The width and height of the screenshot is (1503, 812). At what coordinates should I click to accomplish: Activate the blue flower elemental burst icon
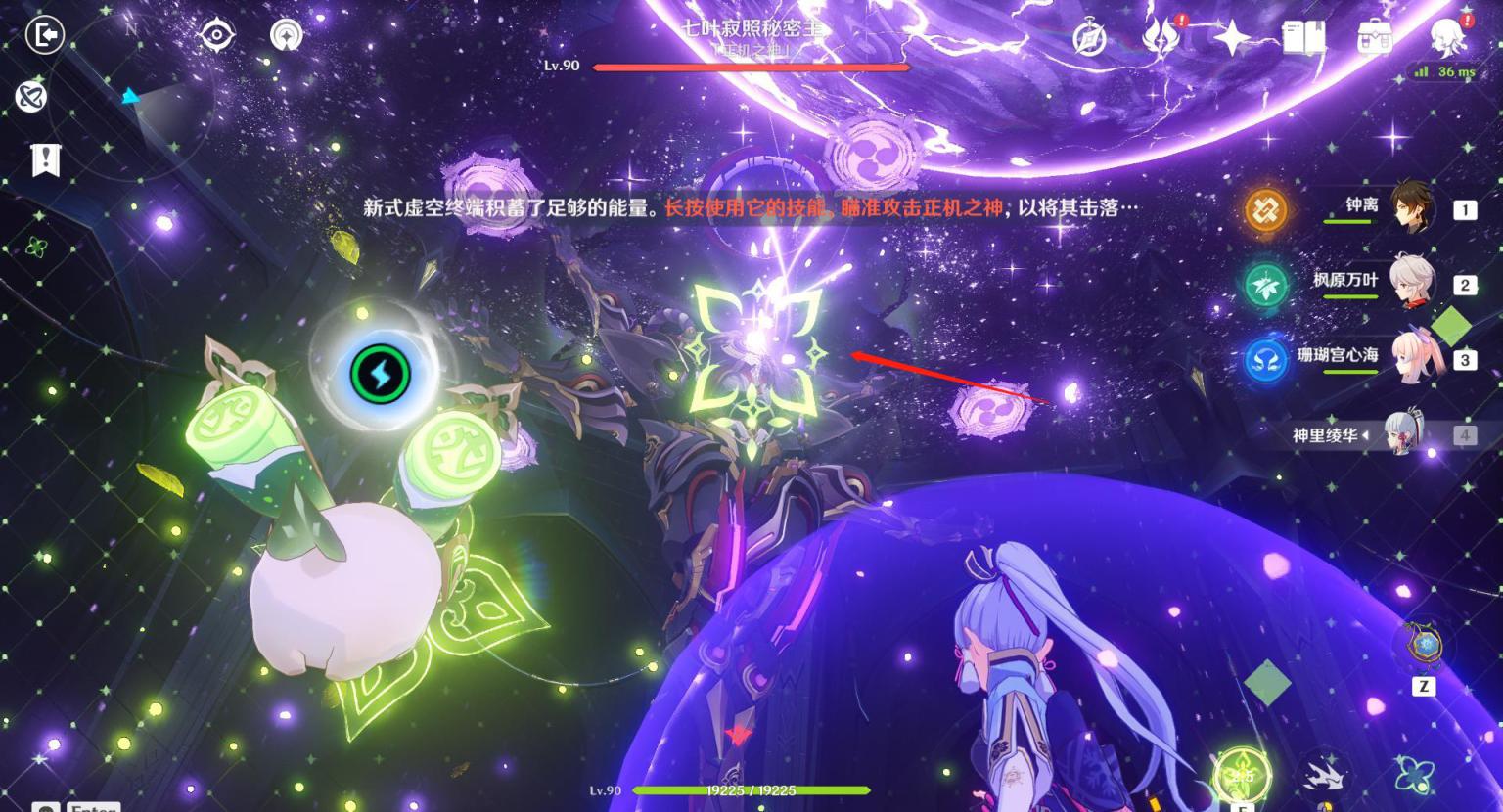pos(1415,773)
